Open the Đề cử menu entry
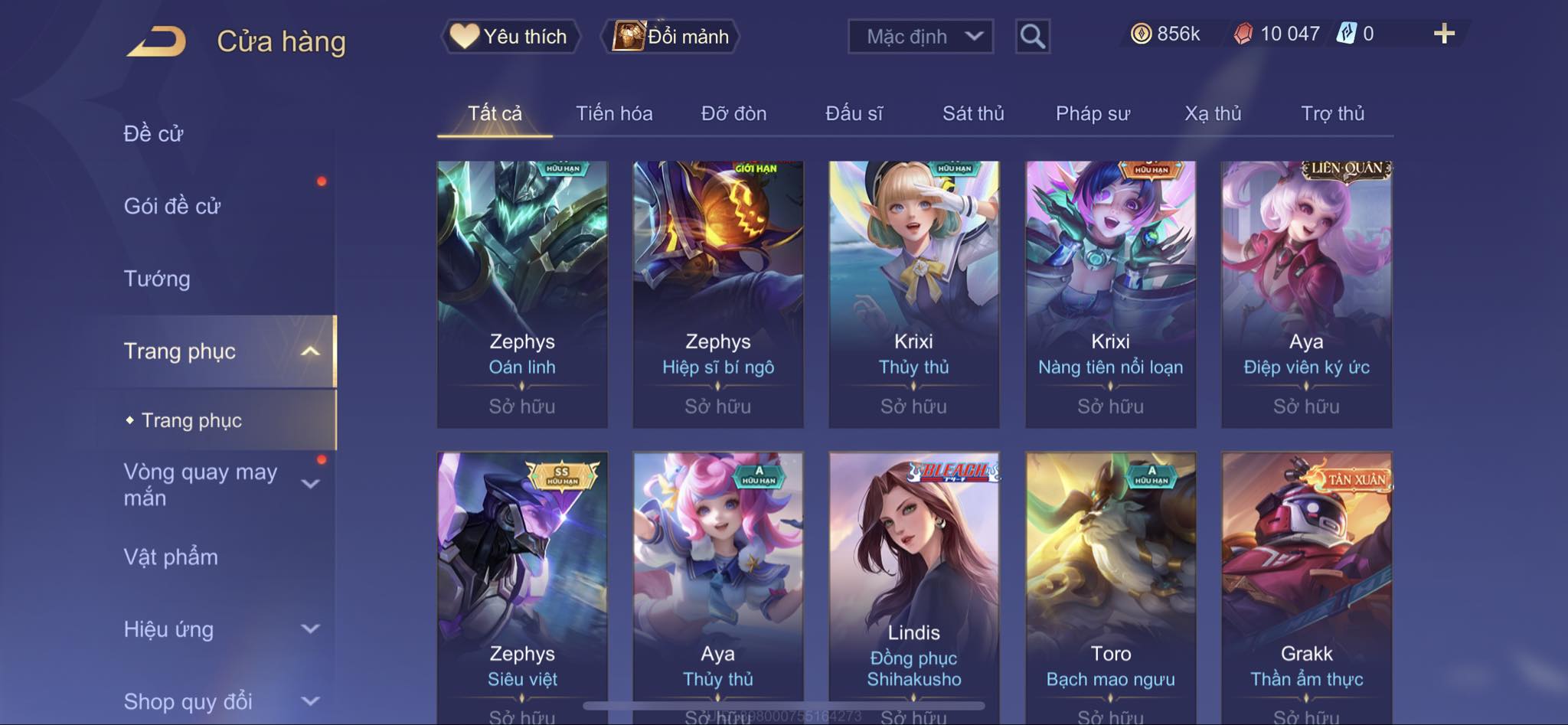 [x=154, y=133]
